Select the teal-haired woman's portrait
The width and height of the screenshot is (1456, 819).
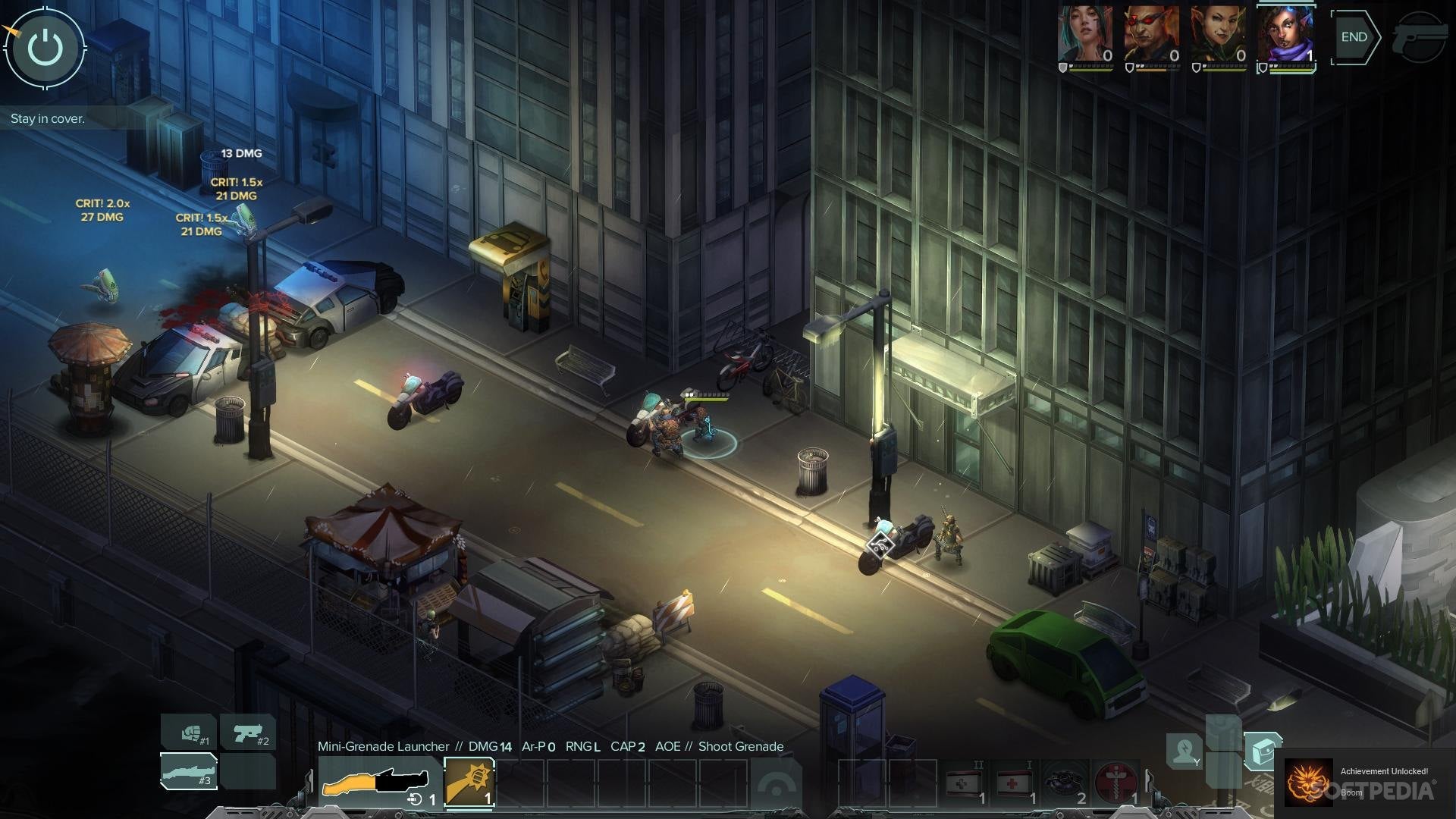click(x=1085, y=35)
